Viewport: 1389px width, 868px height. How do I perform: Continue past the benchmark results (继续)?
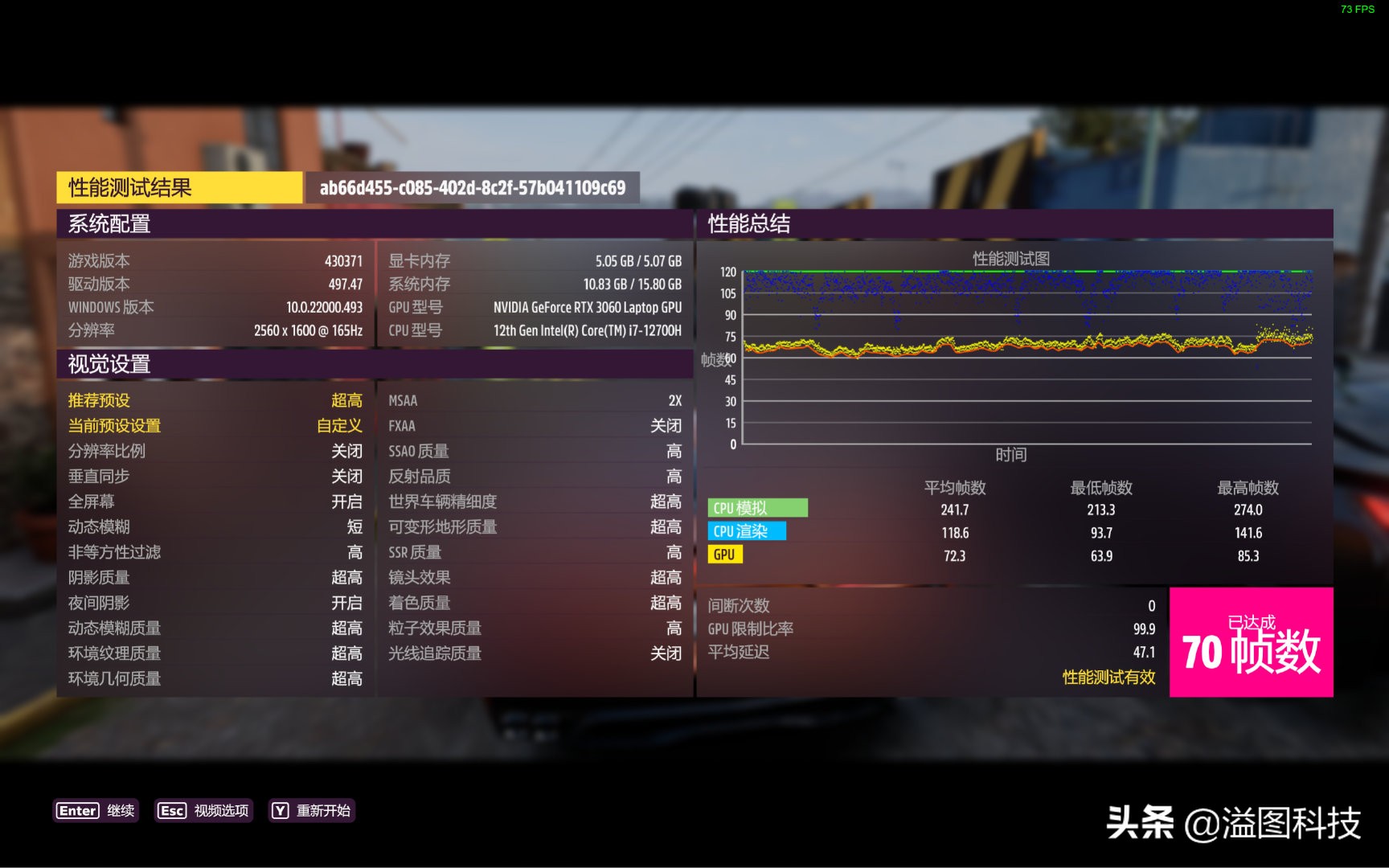point(96,810)
